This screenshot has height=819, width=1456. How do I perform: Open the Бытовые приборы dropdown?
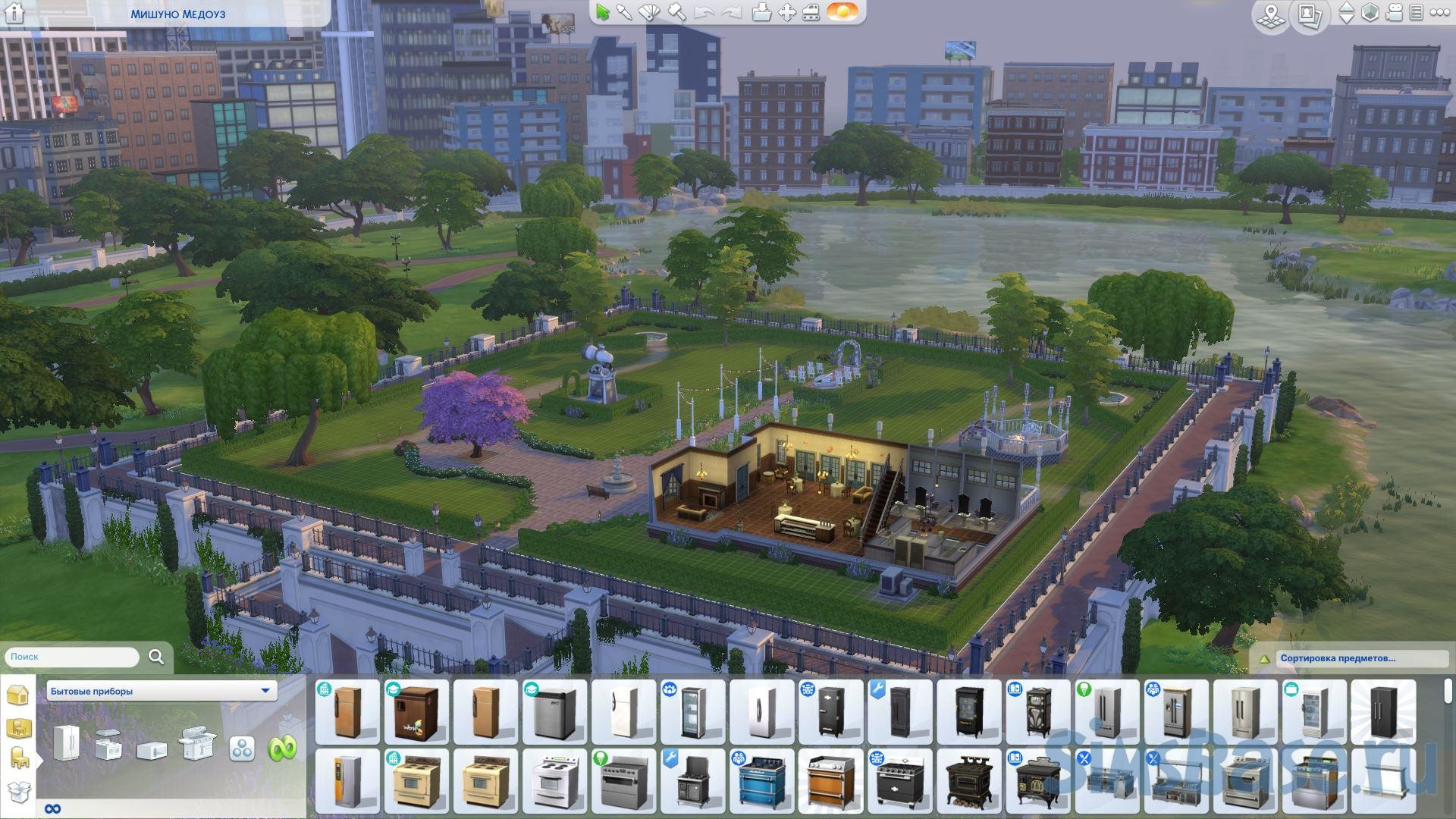pos(162,691)
